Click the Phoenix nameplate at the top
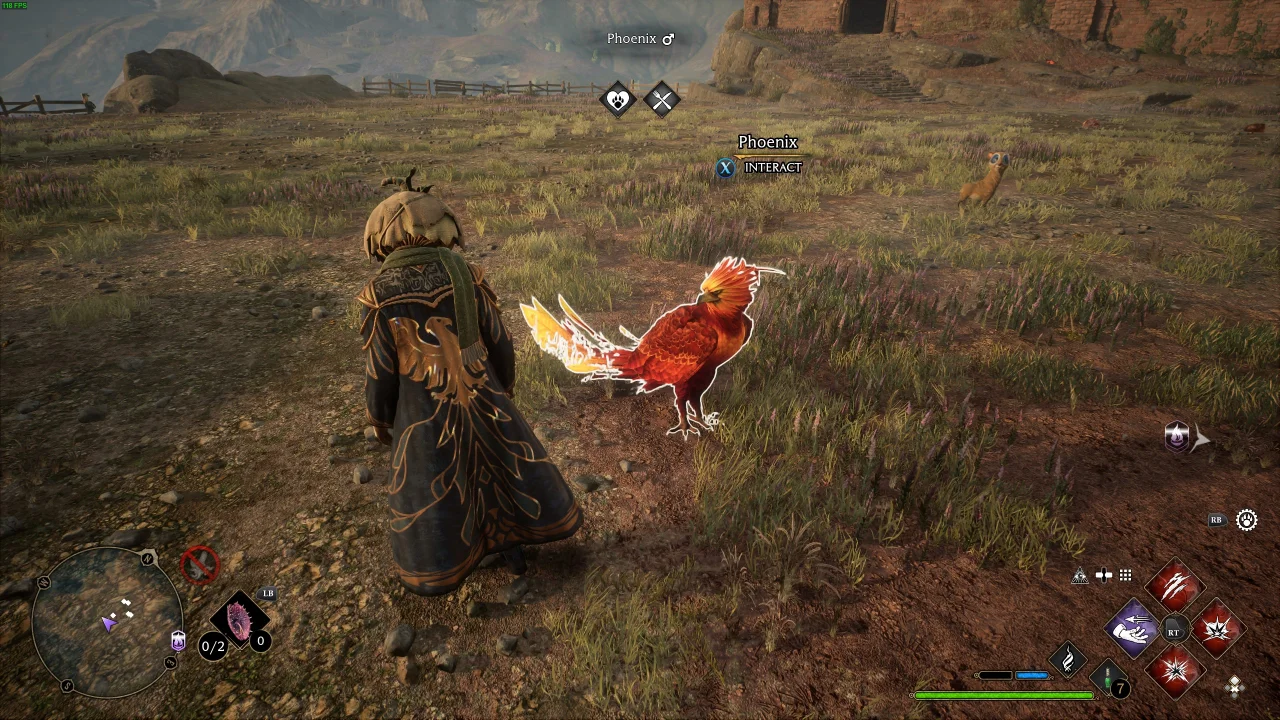Viewport: 1280px width, 720px height. click(x=631, y=38)
